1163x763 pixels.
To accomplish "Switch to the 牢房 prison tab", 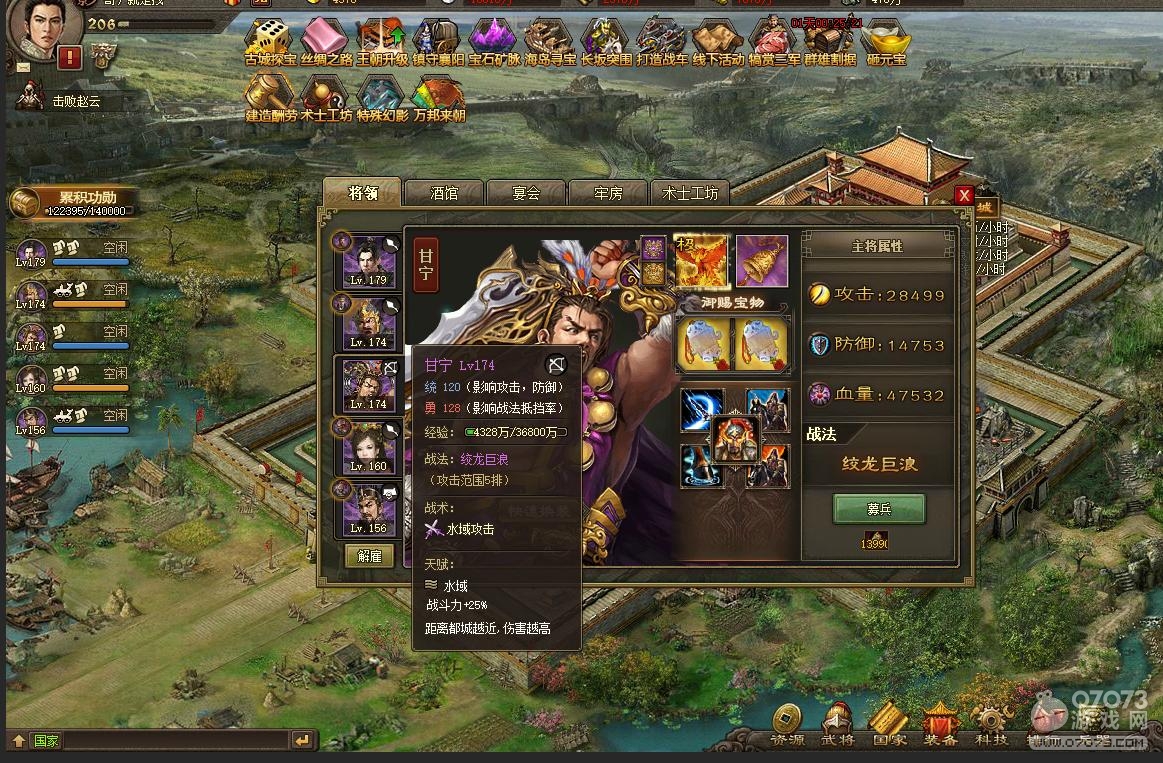I will [x=608, y=193].
